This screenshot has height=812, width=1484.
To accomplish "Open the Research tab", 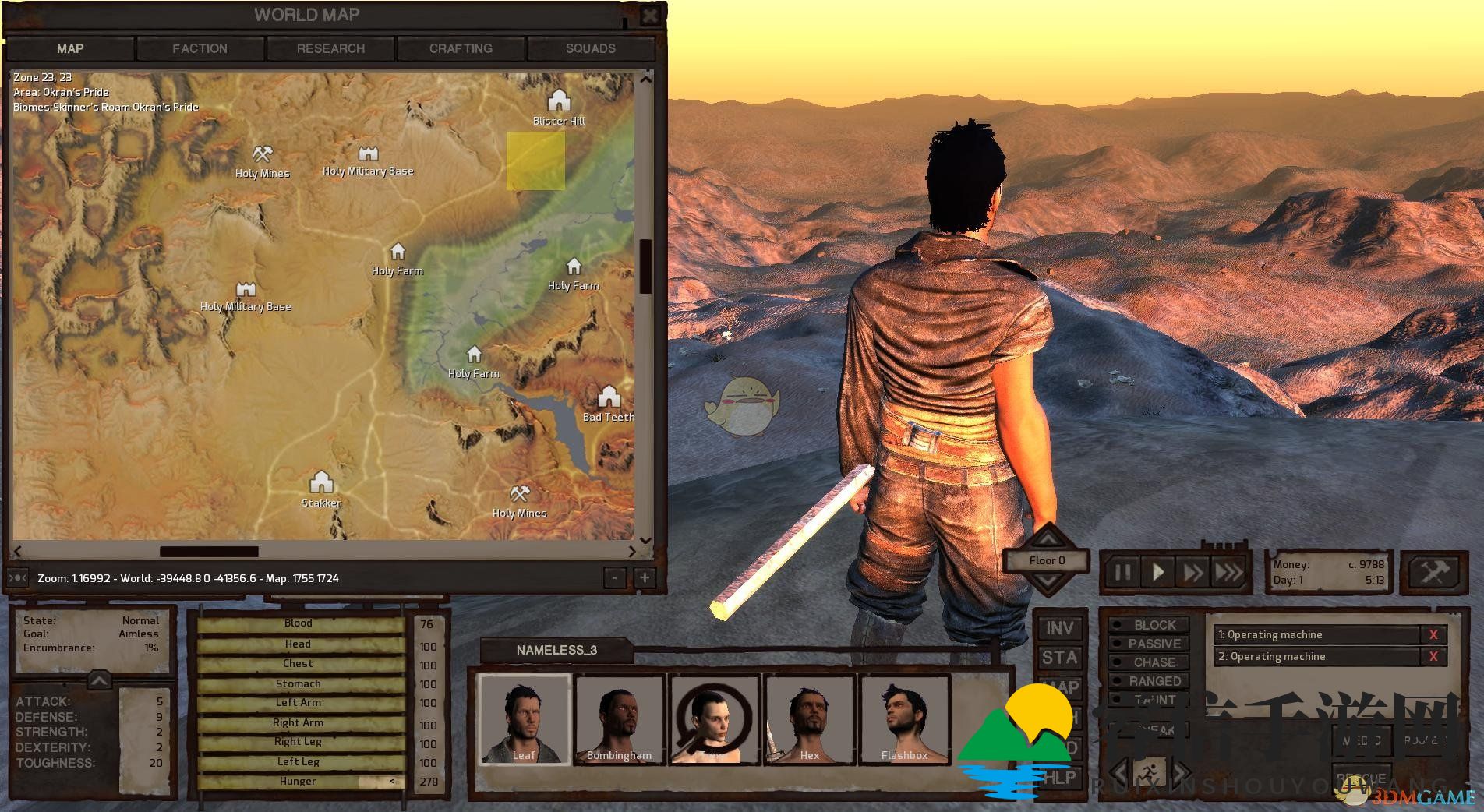I will [330, 48].
